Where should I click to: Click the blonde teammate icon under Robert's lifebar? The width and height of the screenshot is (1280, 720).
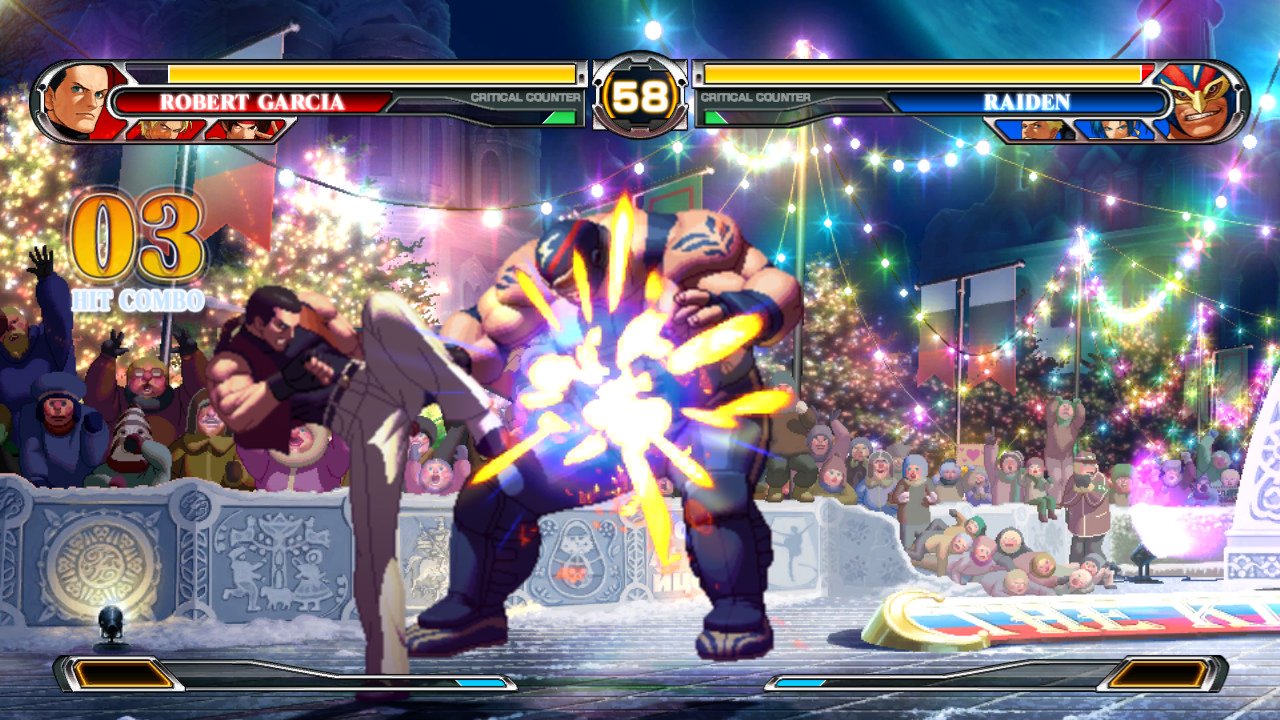158,129
